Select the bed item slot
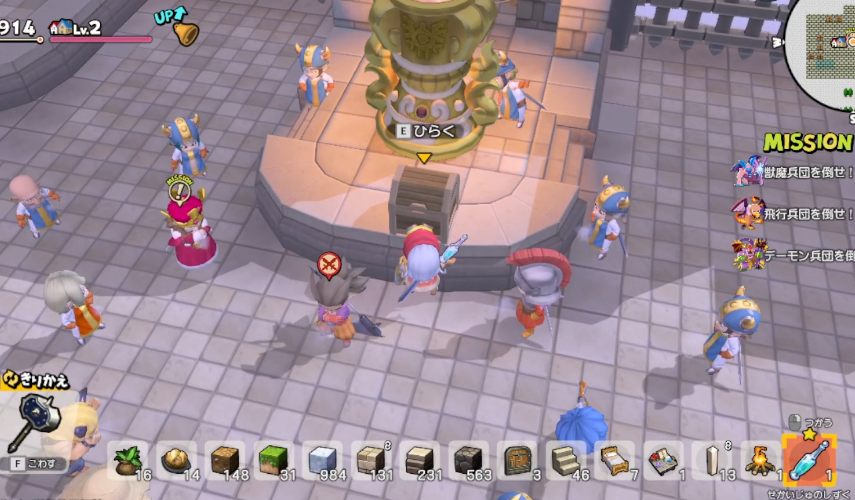855x500 pixels. (x=616, y=460)
